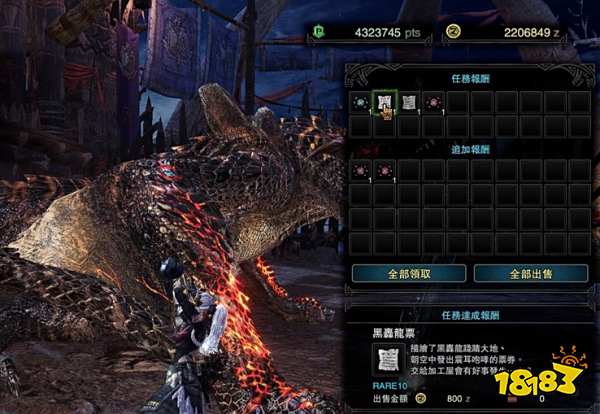Pick the pink jewel in 任務報酬 row
The image size is (600, 414).
pyautogui.click(x=433, y=102)
